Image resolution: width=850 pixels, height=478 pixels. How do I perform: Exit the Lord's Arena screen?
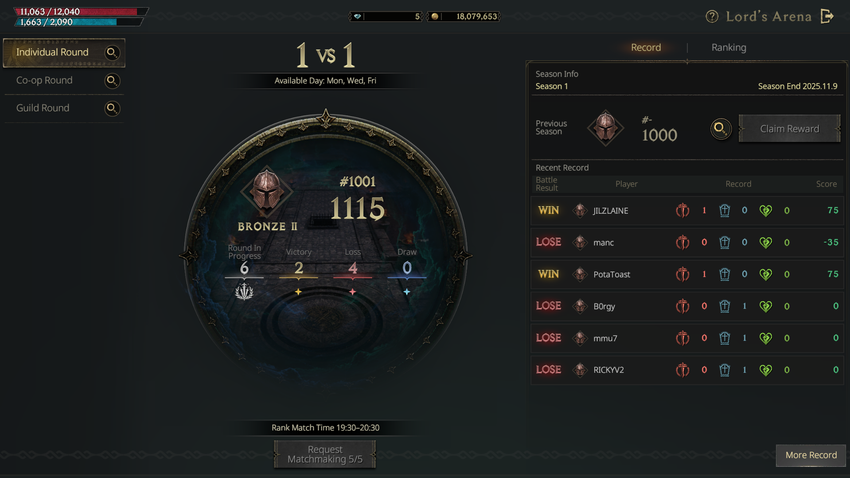coord(827,16)
